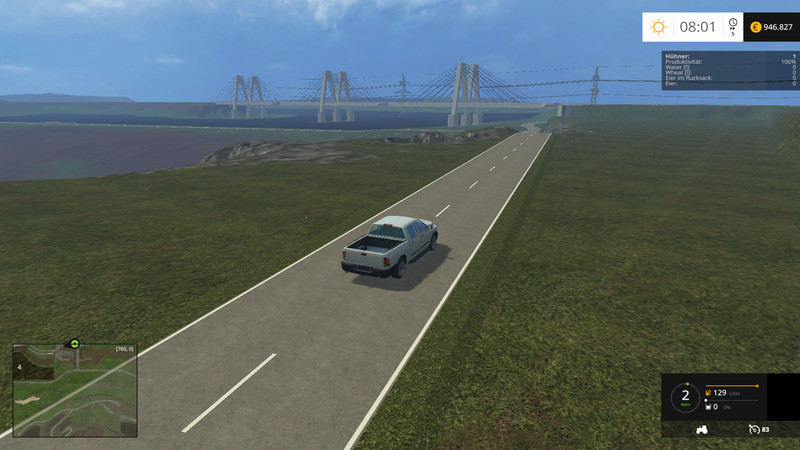Screen dimensions: 800x450
Task: Select the field 4 label on the minimap
Action: pyautogui.click(x=19, y=367)
